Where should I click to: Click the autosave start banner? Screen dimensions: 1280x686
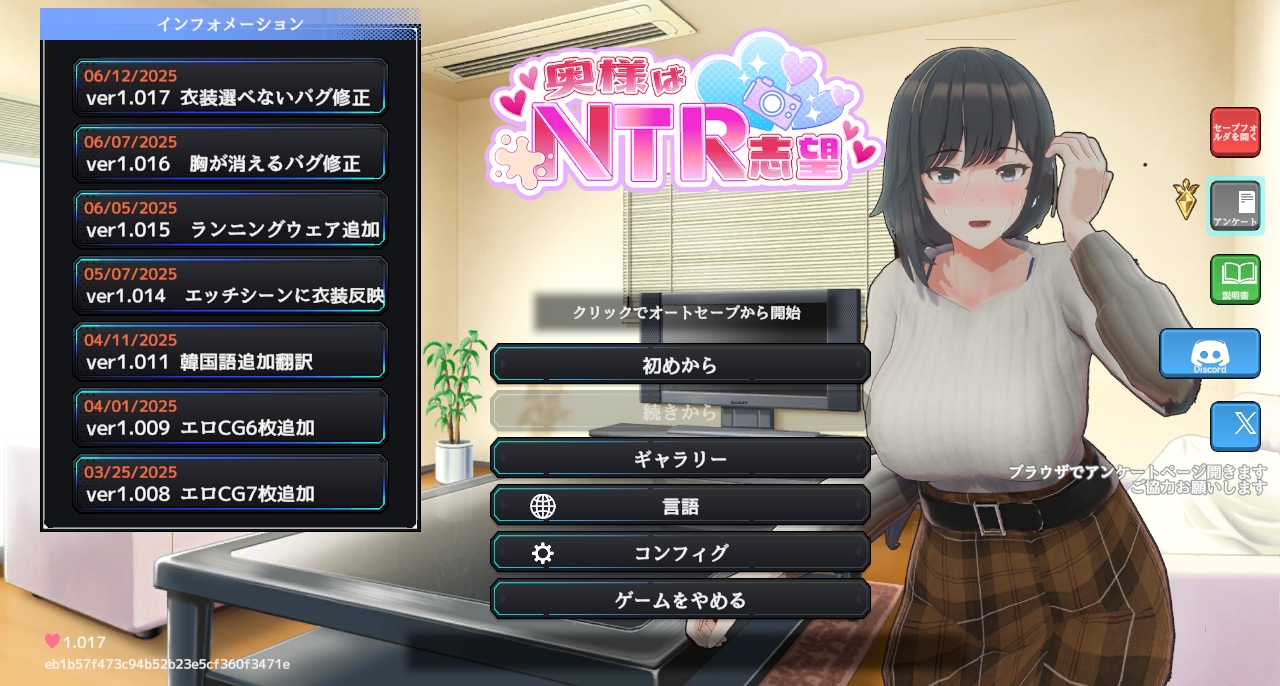(x=686, y=313)
